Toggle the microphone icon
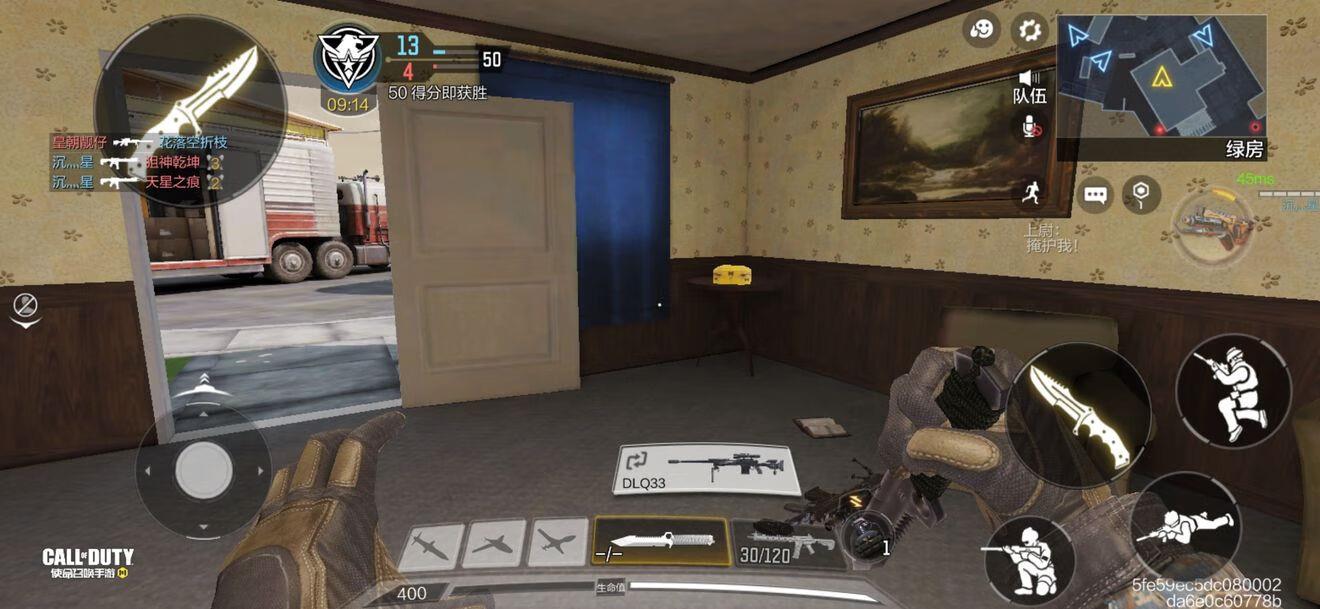Viewport: 1320px width, 609px height. coord(1029,126)
